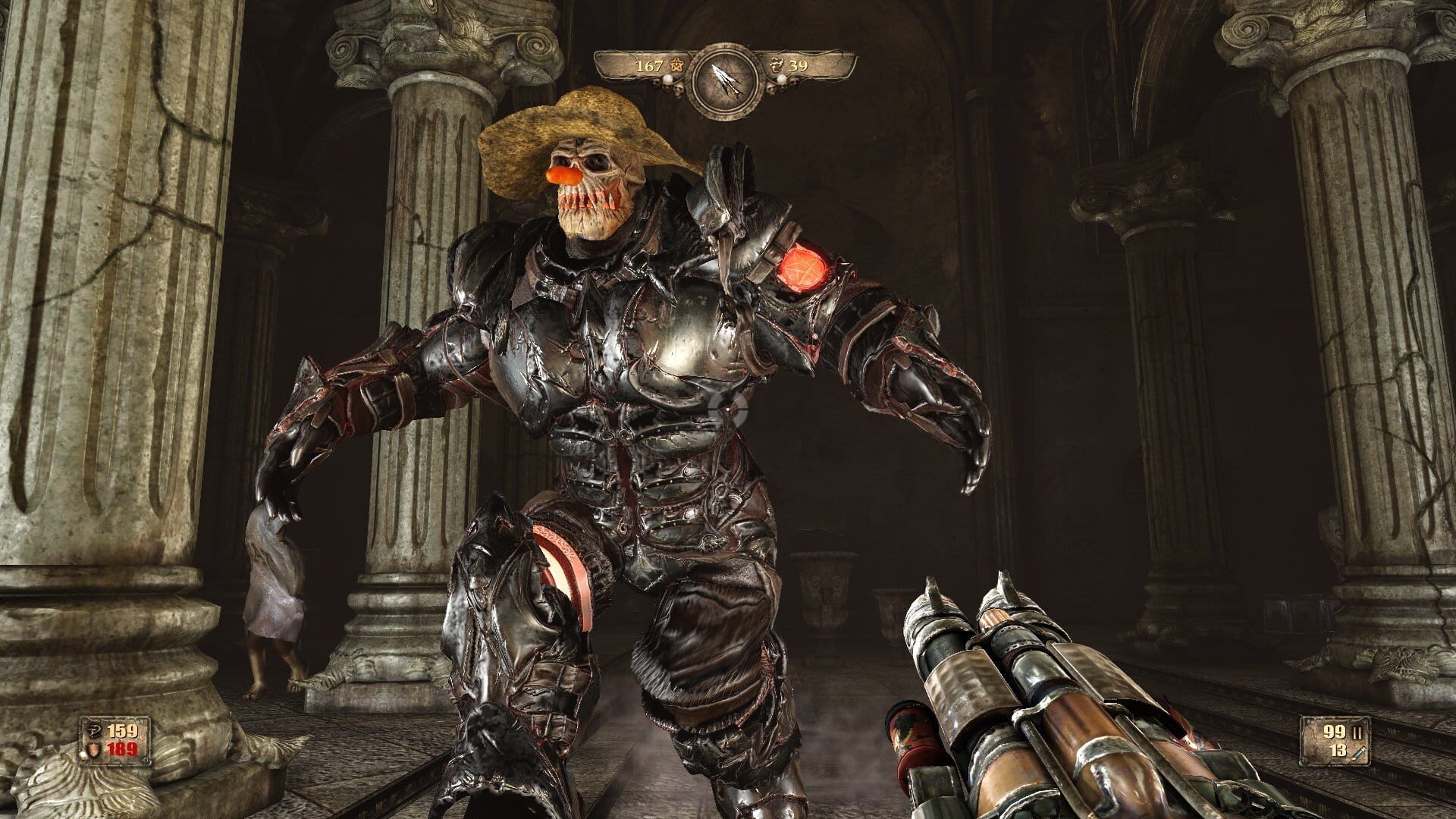Select the shield armor icon next to 189
Image resolution: width=1456 pixels, height=819 pixels.
[x=94, y=749]
